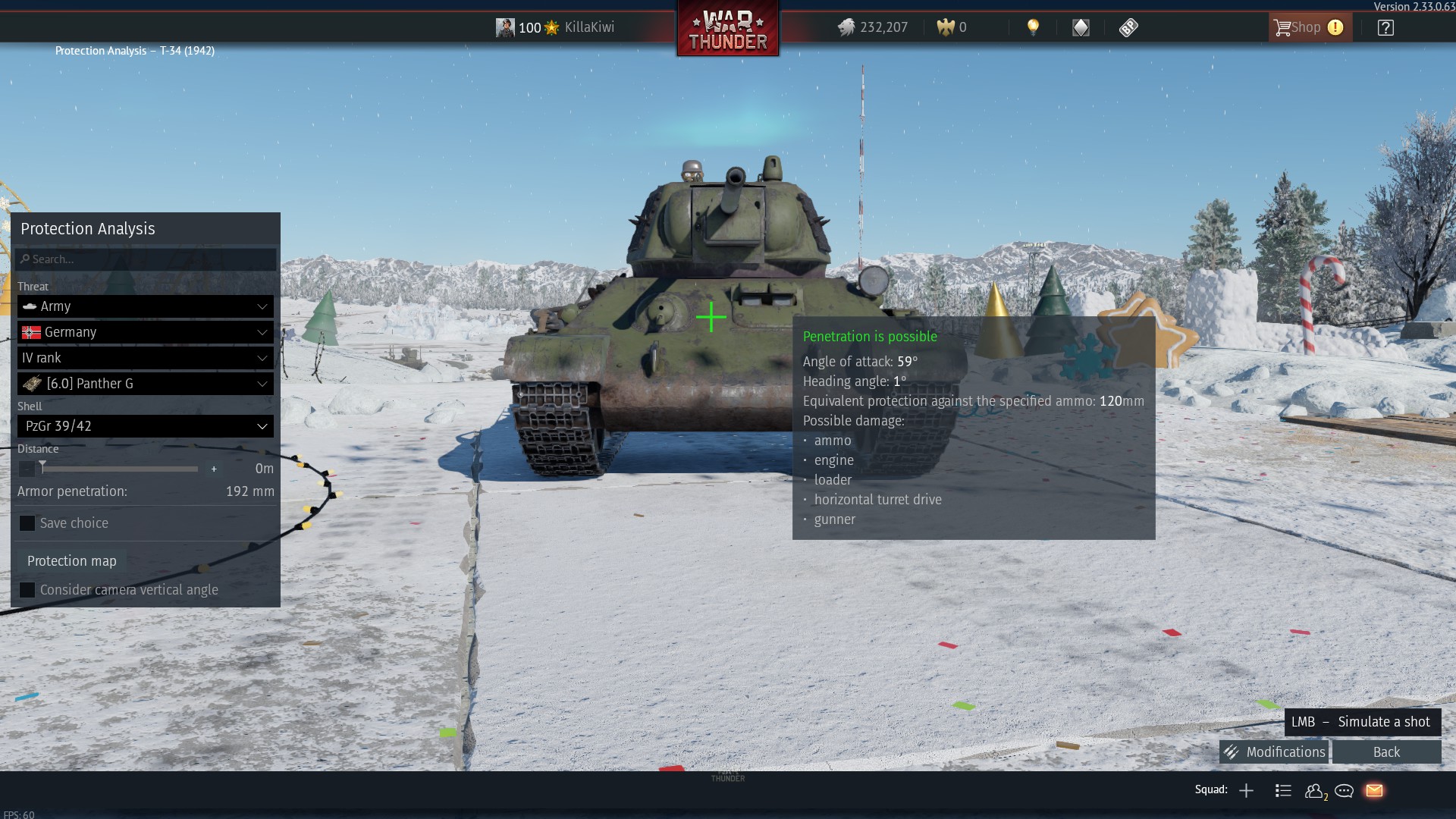
Task: Open the BP battle pass icon
Action: tap(1129, 27)
